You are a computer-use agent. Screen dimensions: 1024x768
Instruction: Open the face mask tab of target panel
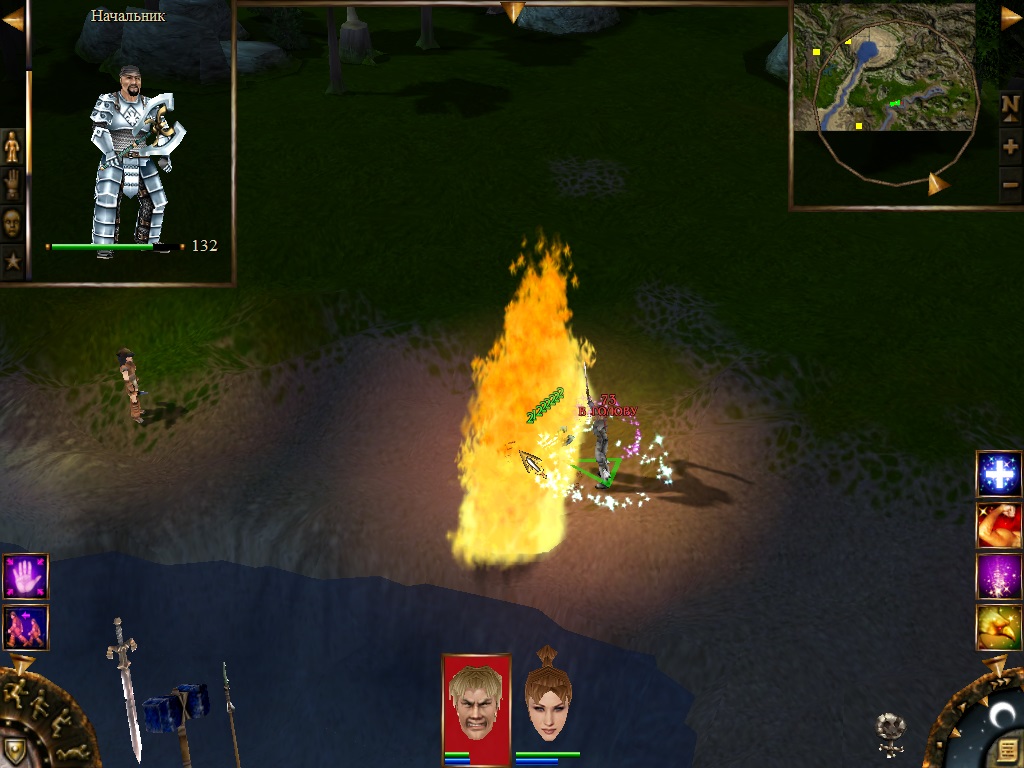12,223
